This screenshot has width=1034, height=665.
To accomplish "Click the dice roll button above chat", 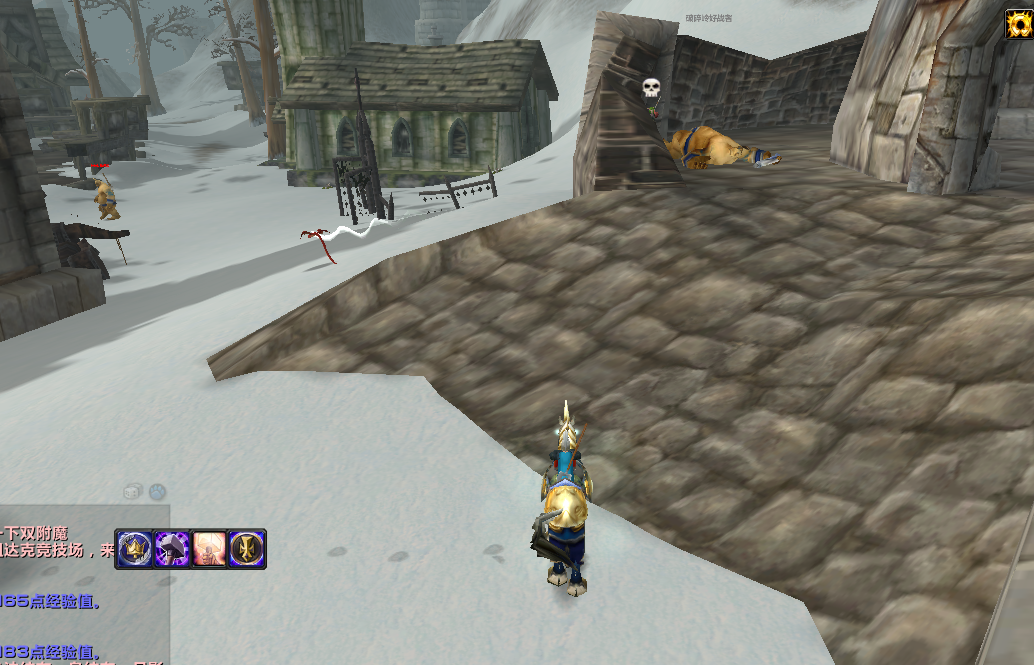I will click(132, 491).
